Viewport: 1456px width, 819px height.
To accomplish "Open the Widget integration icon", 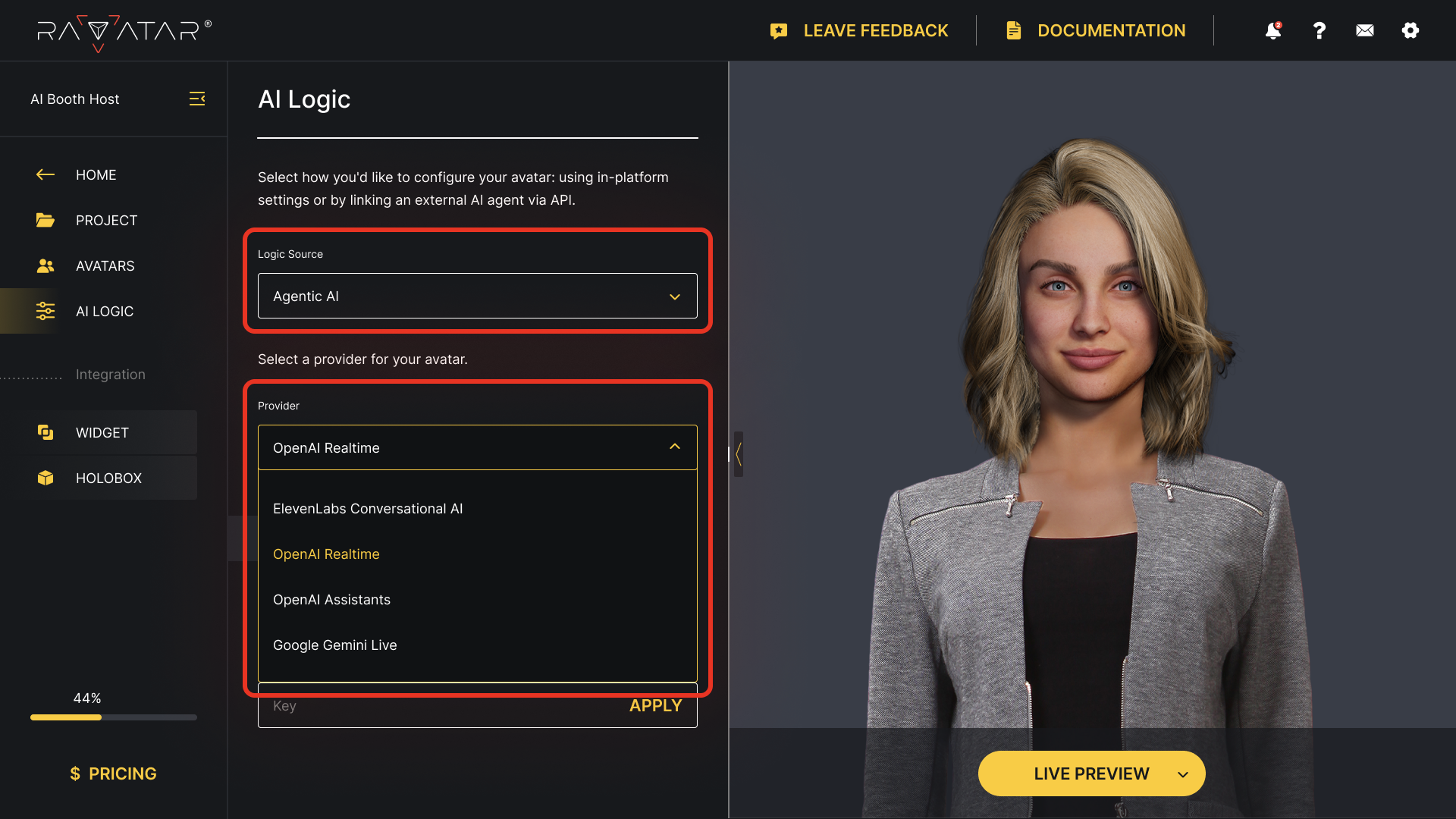I will point(45,432).
